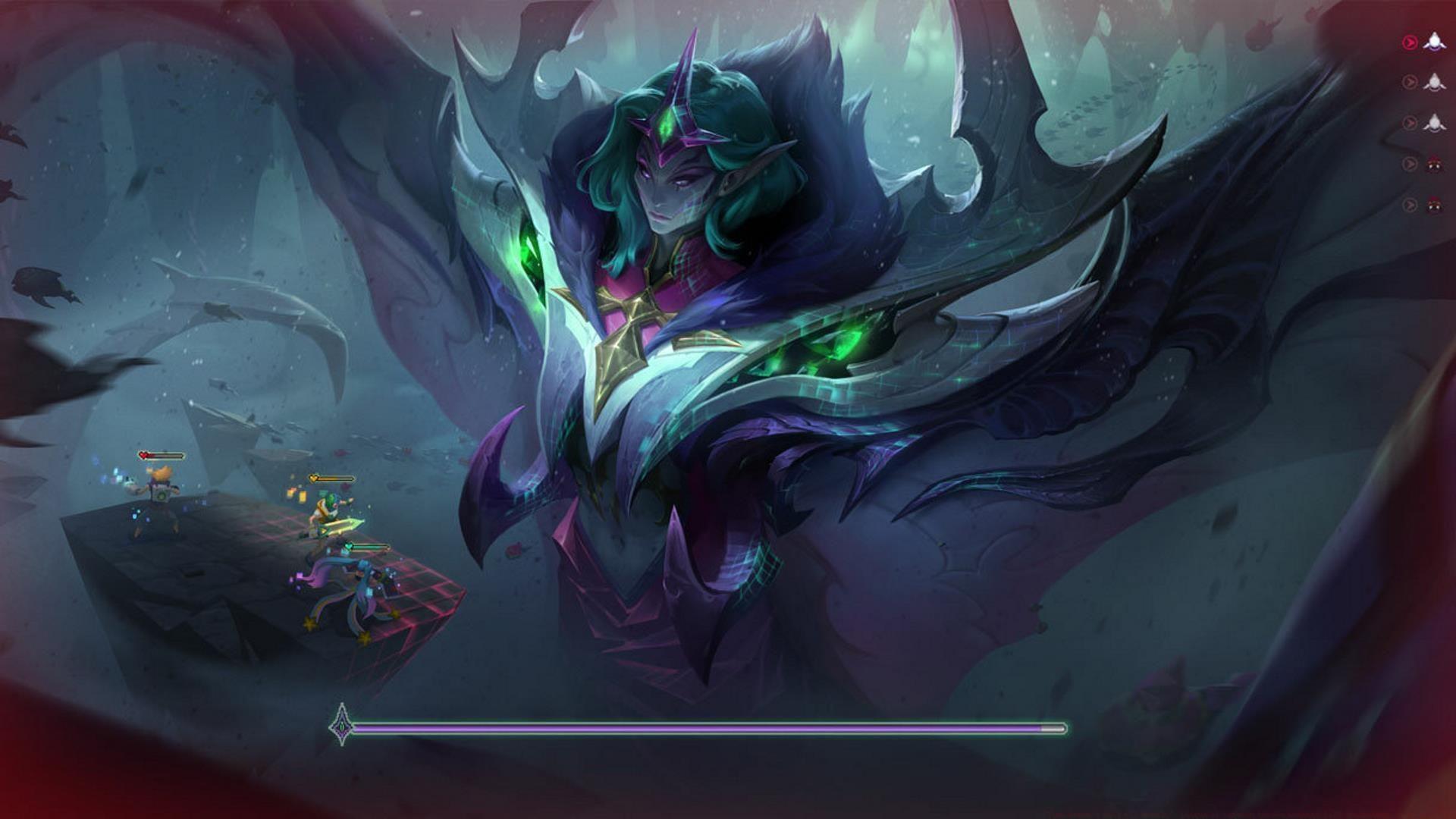
Task: Activate the highlighted red play arrow at top right
Action: click(x=1409, y=41)
